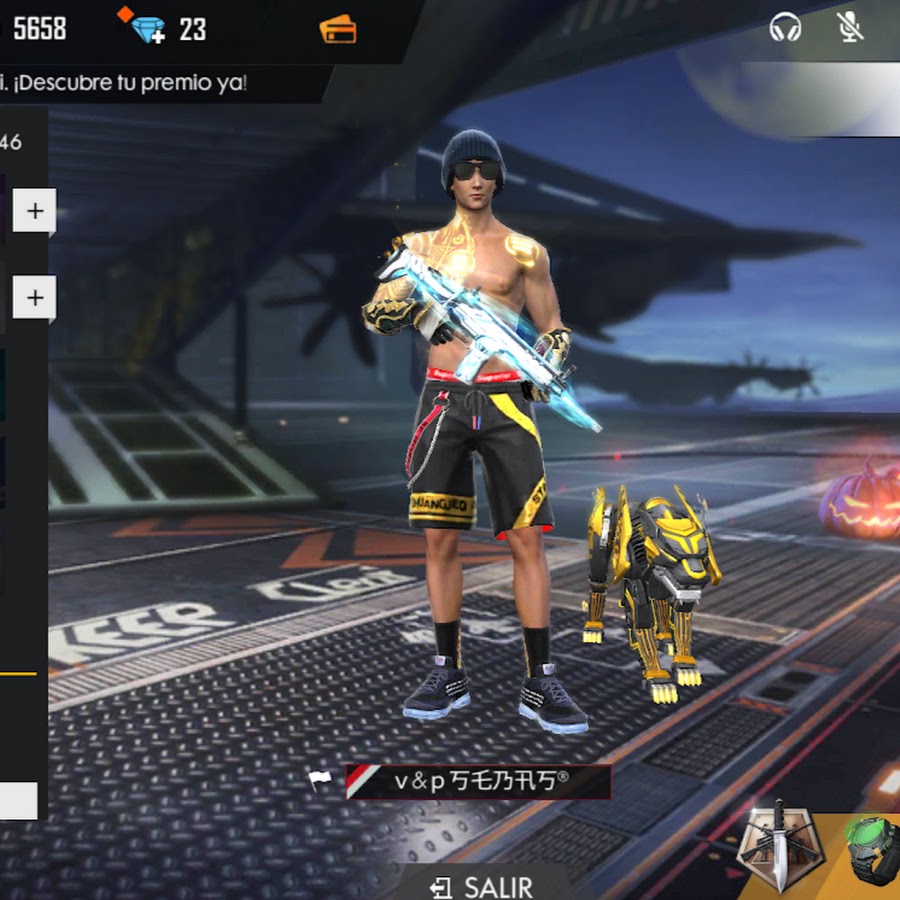This screenshot has width=900, height=900.
Task: Tap the SALIR exit button
Action: click(482, 886)
